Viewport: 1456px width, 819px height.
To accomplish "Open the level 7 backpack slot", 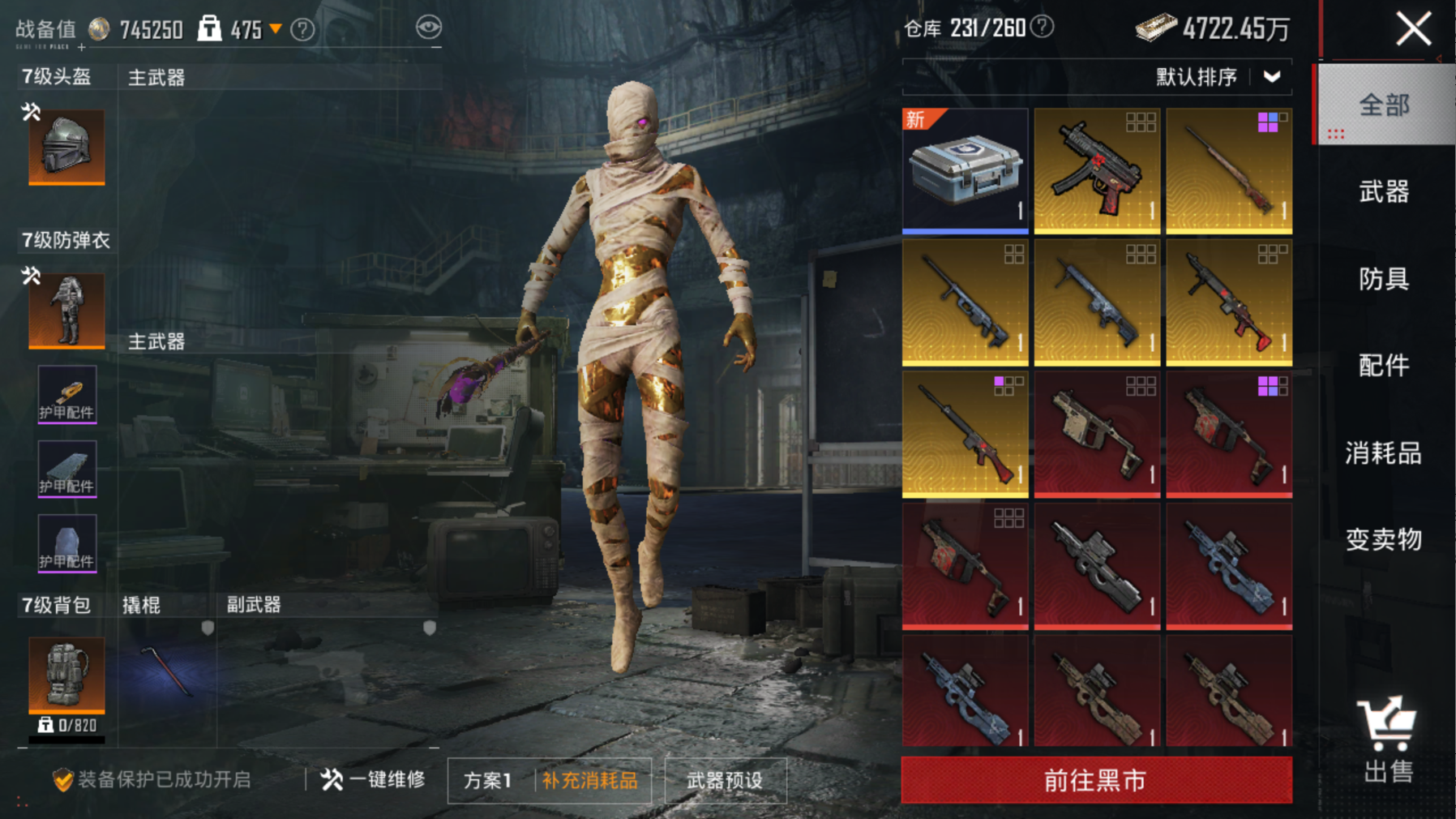I will coord(66,675).
